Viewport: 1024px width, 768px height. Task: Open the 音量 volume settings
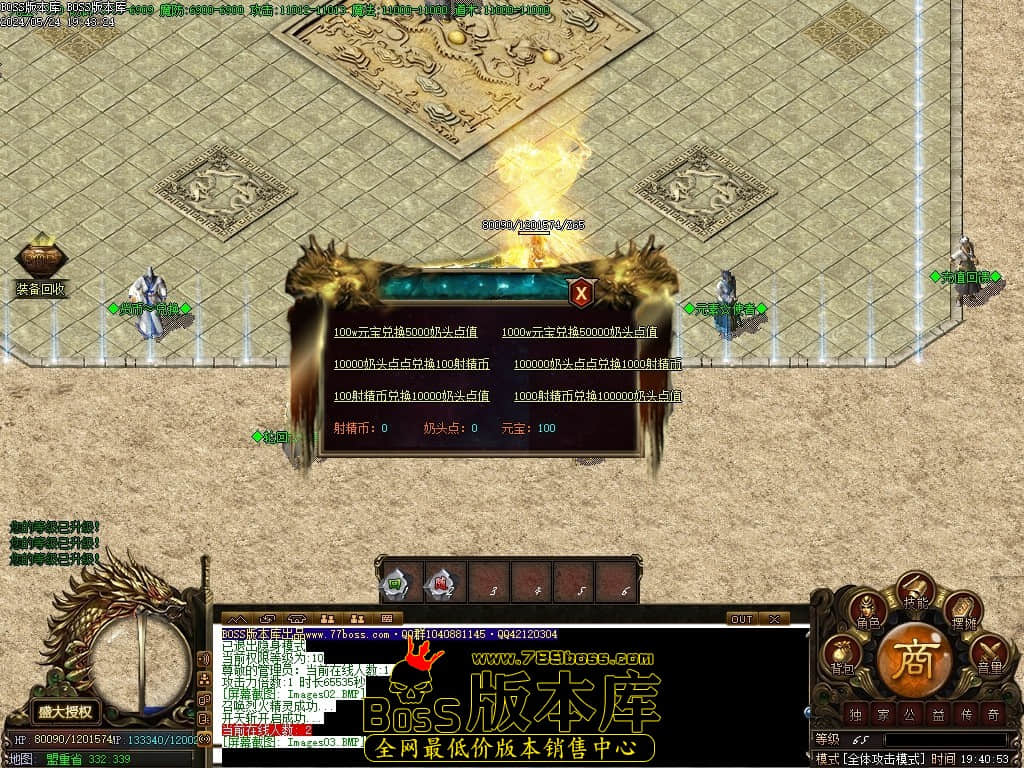pyautogui.click(x=988, y=656)
